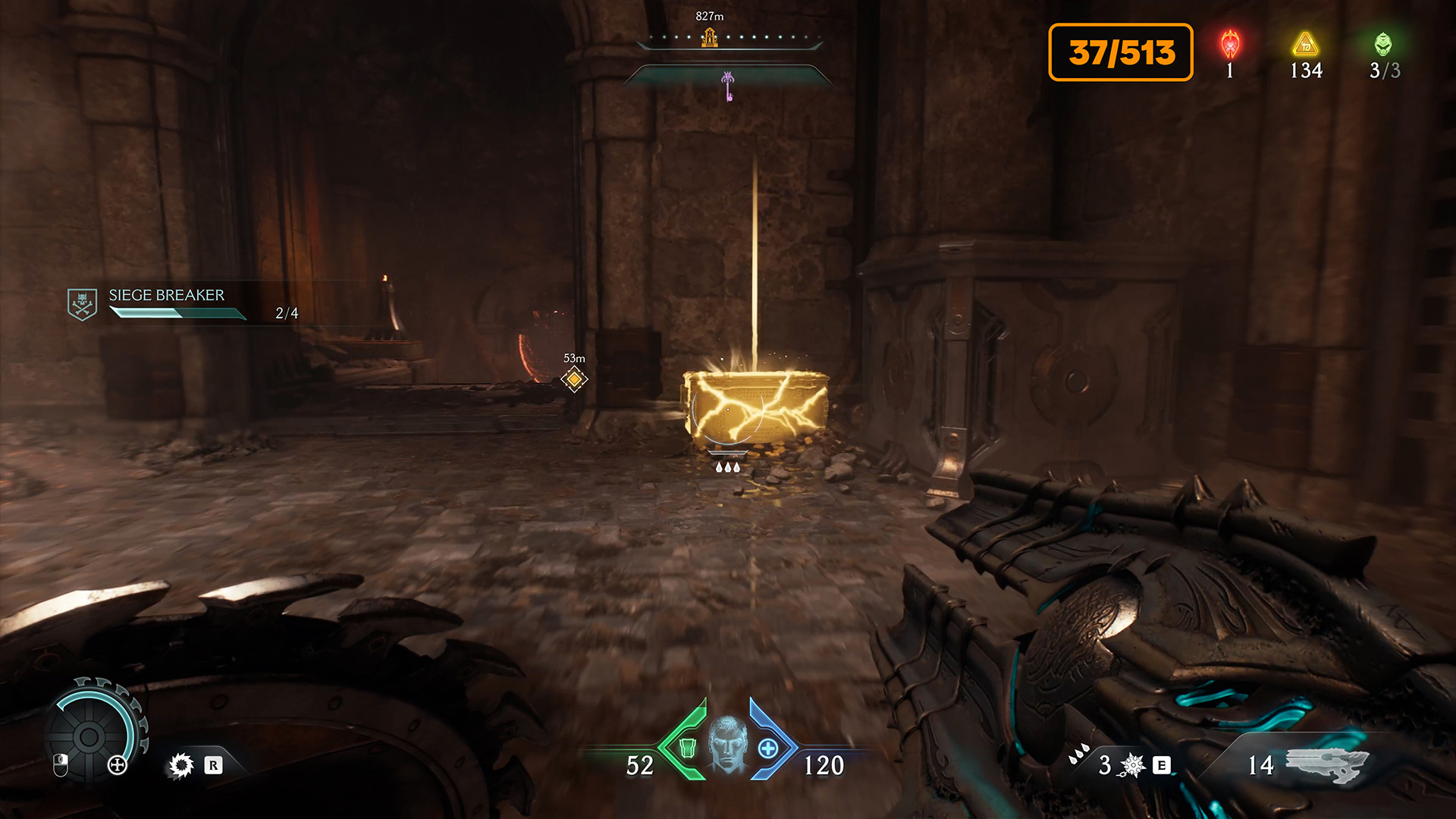Select the Siege Breaker challenge tracker

(x=165, y=303)
